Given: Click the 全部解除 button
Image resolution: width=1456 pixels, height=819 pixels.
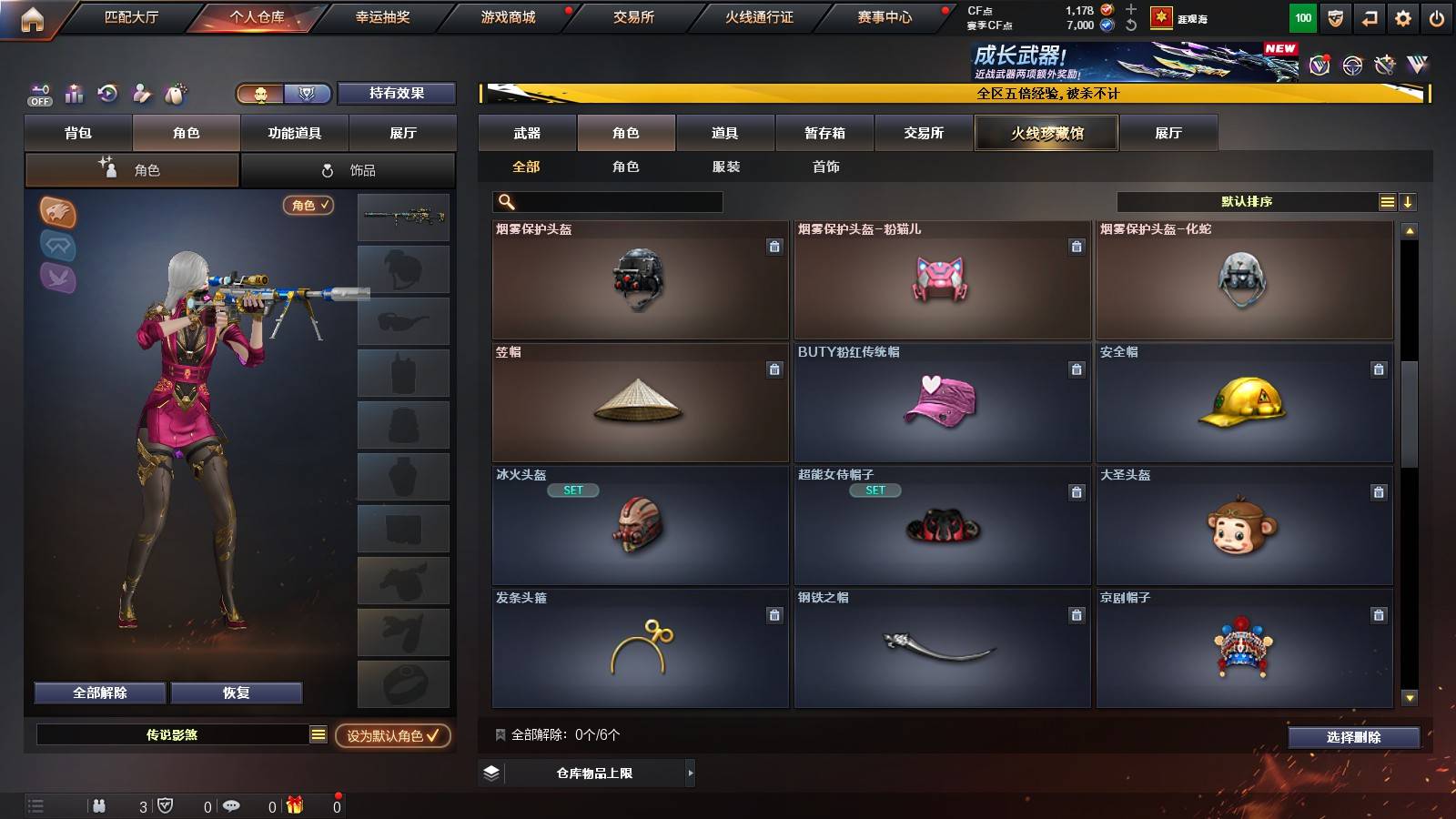Looking at the screenshot, I should click(98, 693).
